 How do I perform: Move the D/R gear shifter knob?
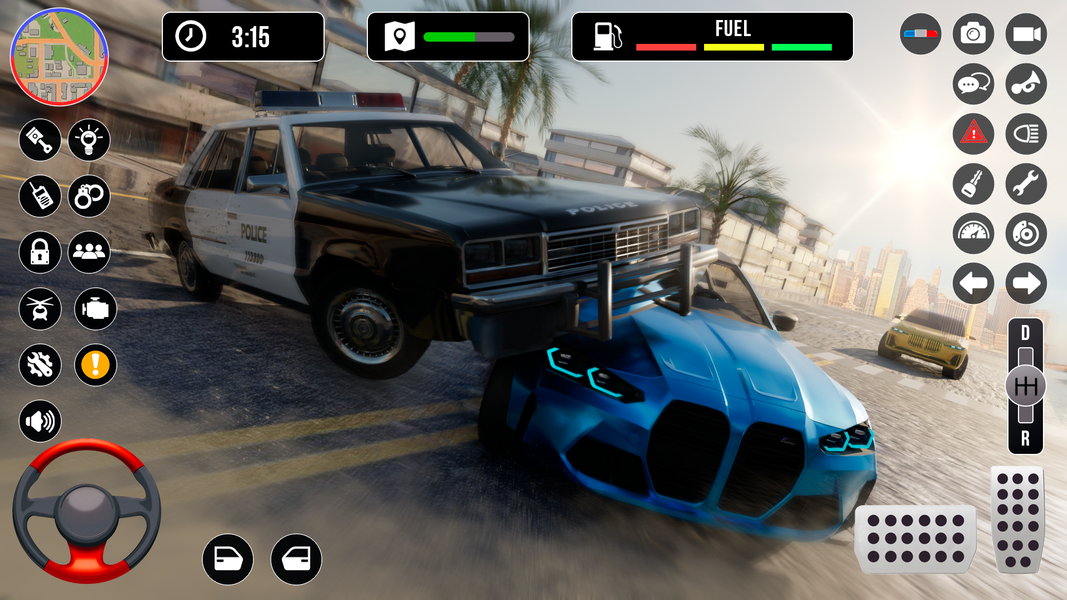pyautogui.click(x=1025, y=386)
